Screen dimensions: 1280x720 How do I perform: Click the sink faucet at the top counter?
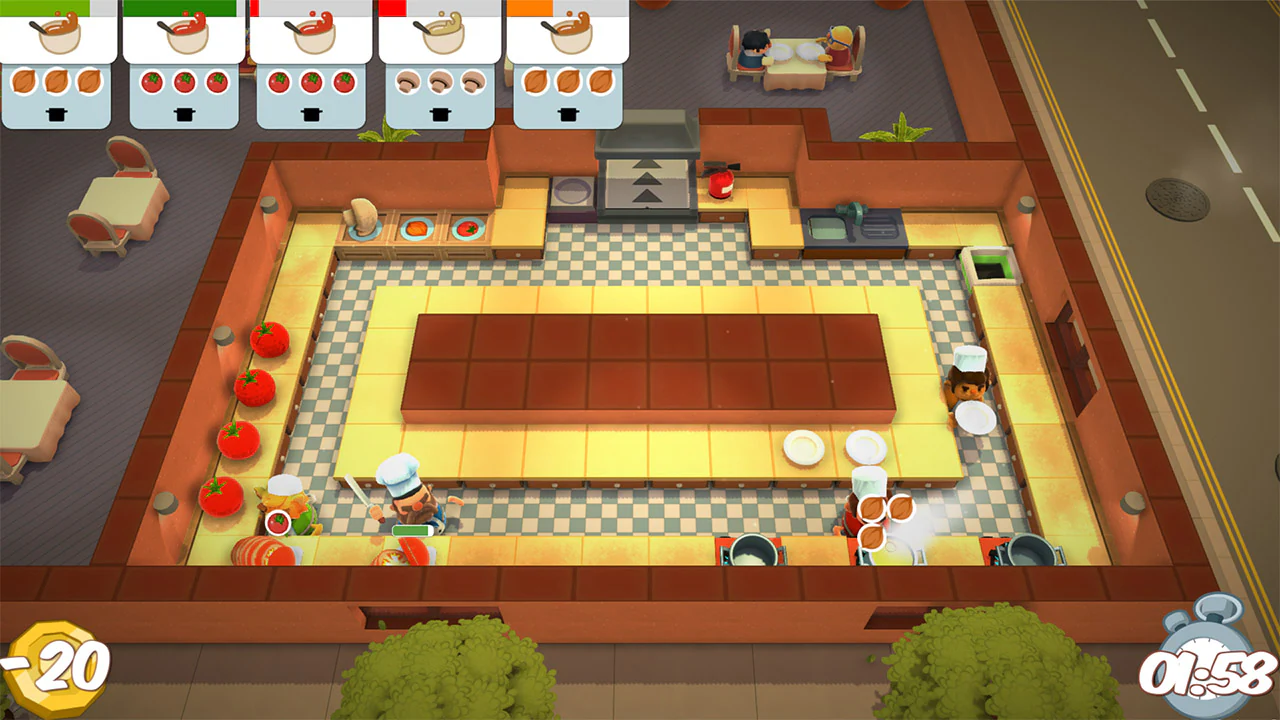850,215
